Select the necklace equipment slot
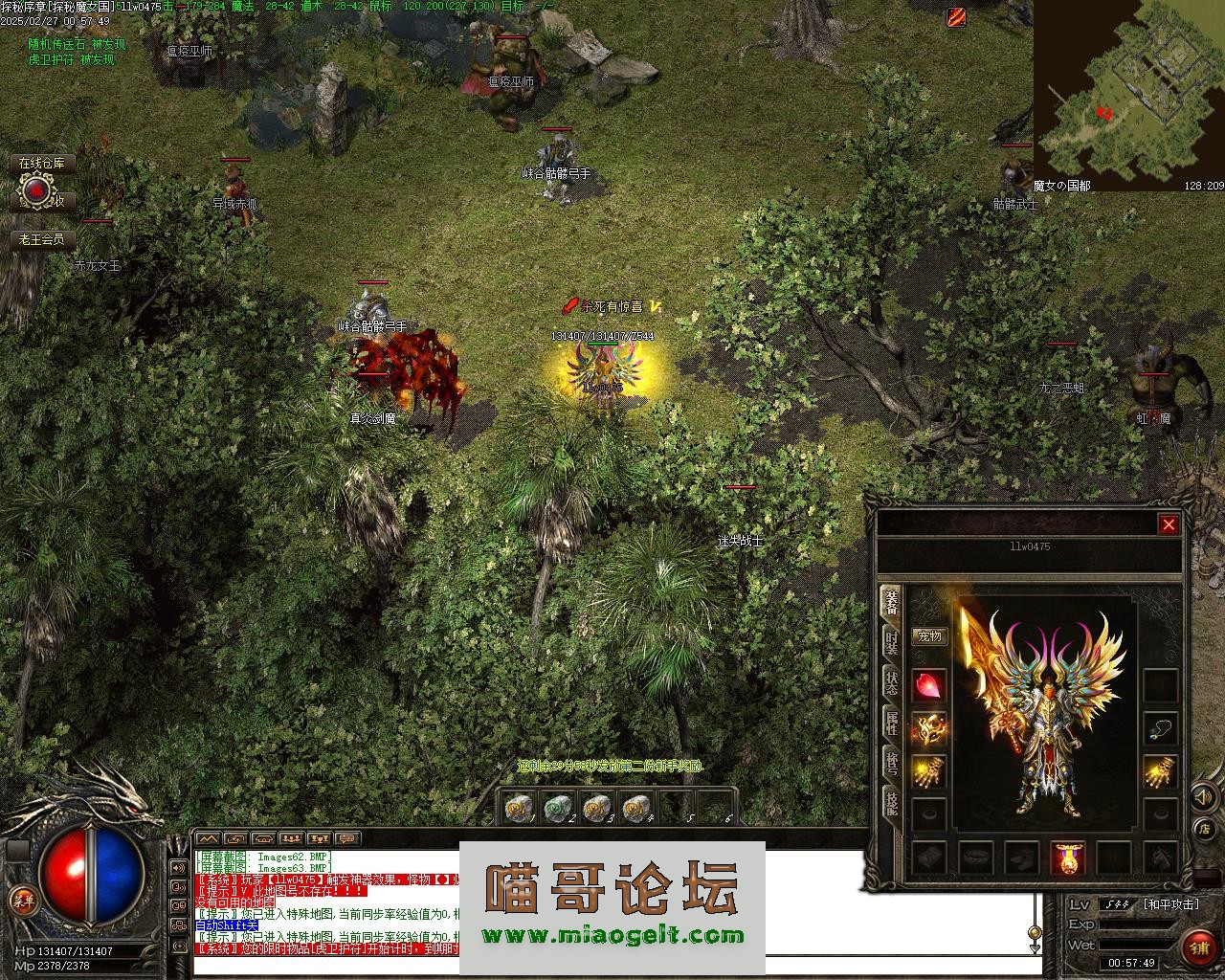Image resolution: width=1225 pixels, height=980 pixels. [x=1161, y=729]
